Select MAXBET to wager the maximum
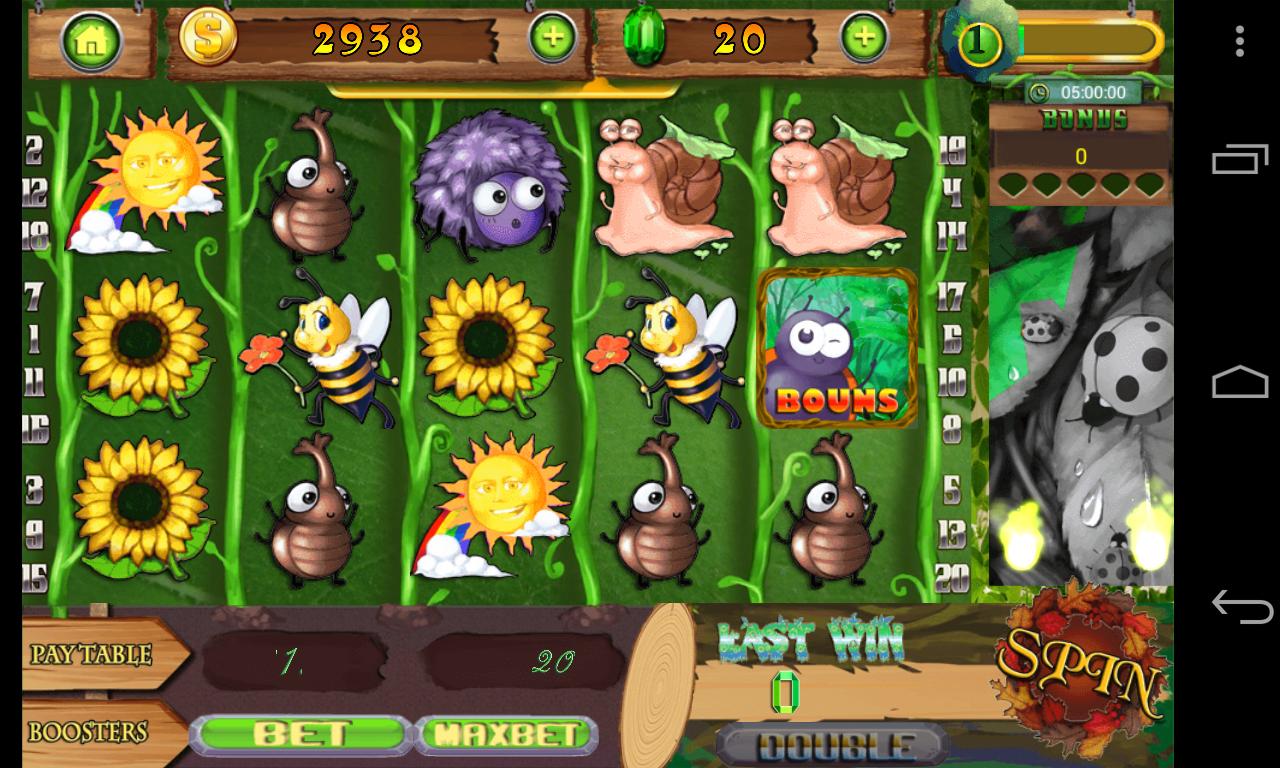1280x768 pixels. 505,731
